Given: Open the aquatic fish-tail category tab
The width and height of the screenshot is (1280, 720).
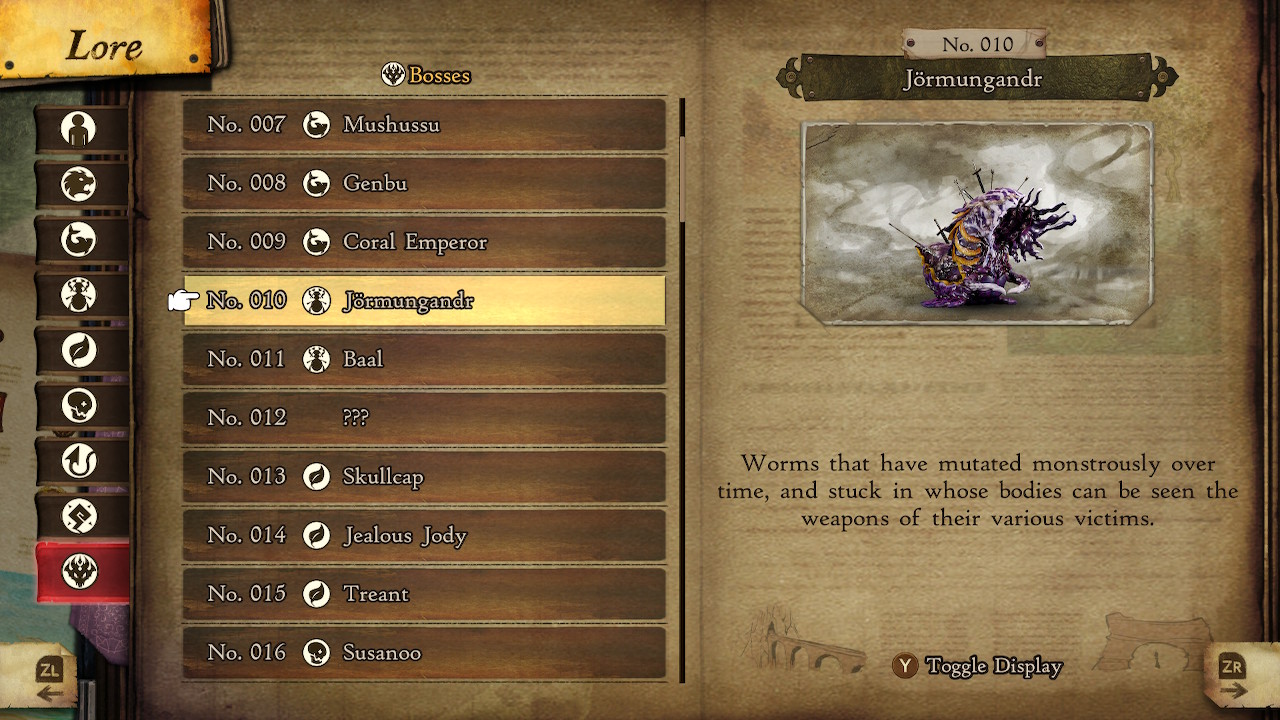Looking at the screenshot, I should pos(80,240).
